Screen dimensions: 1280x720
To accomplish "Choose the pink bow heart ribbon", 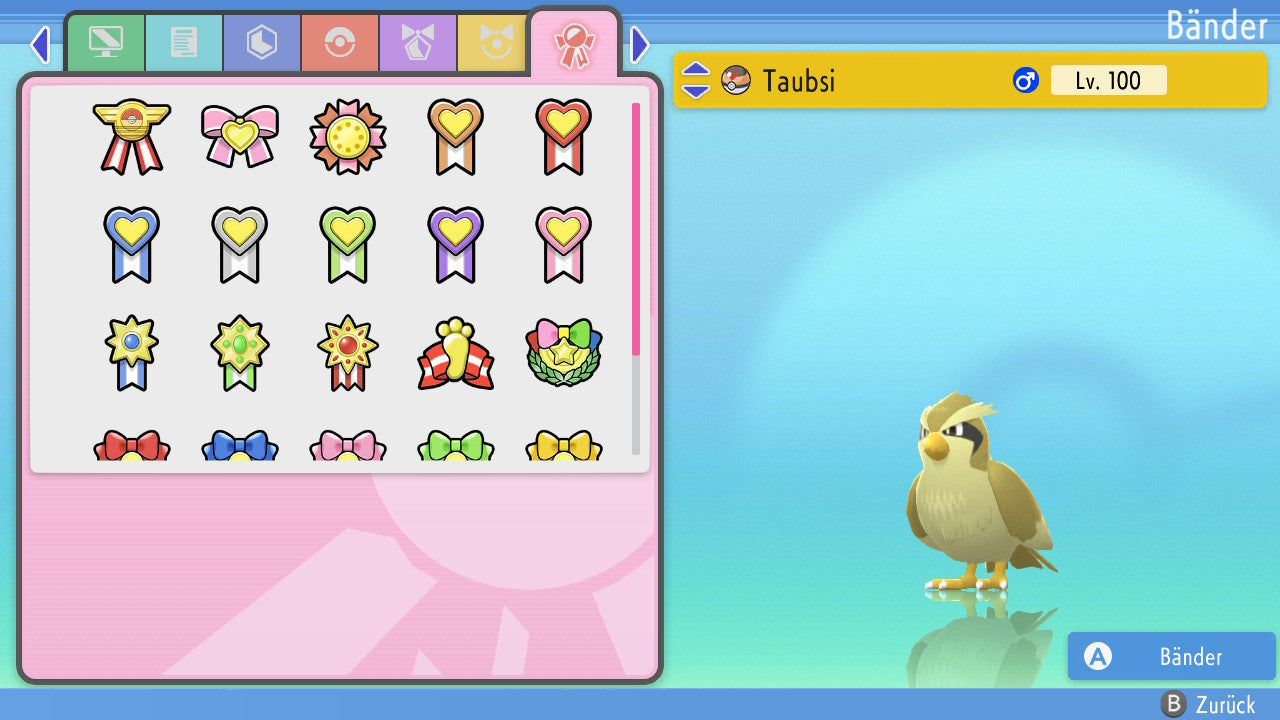I will click(240, 135).
